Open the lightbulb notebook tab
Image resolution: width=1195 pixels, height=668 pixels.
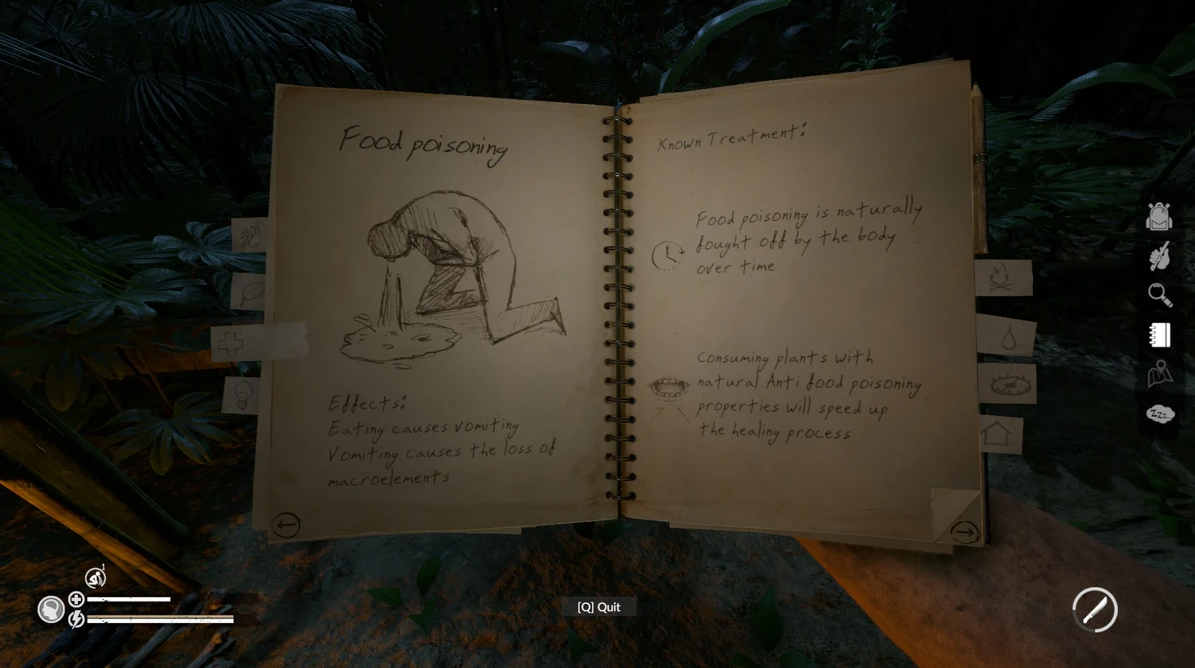coord(243,394)
